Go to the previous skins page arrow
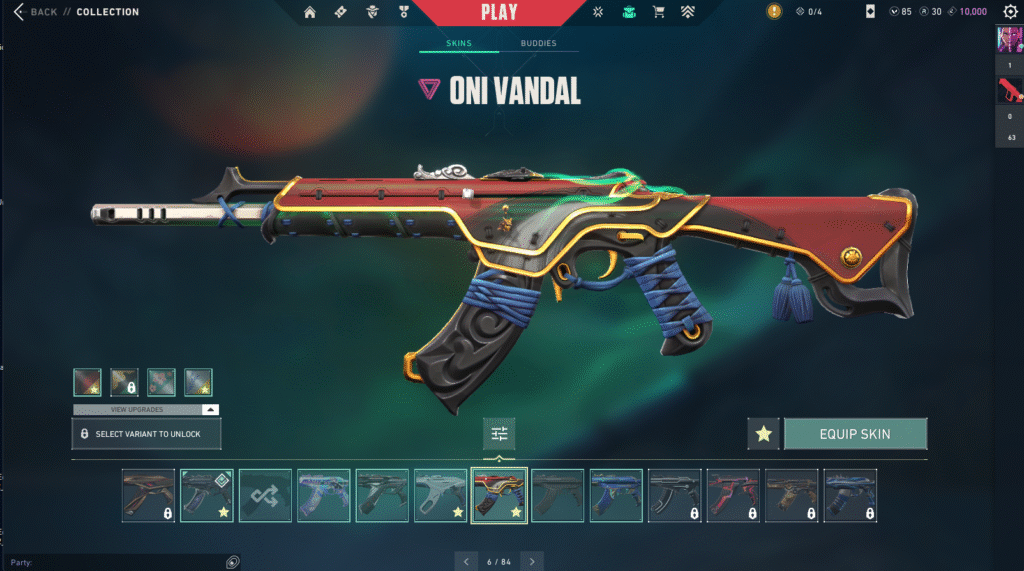This screenshot has height=571, width=1024. (466, 562)
